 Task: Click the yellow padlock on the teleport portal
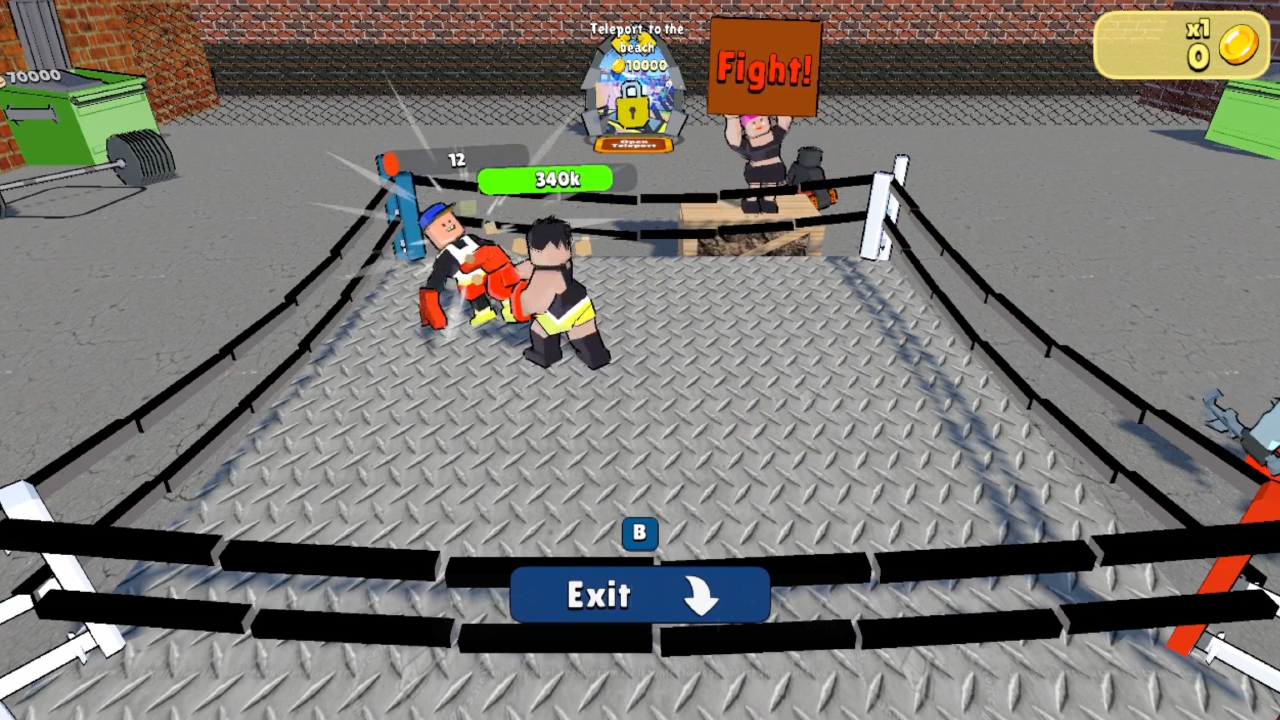point(632,110)
